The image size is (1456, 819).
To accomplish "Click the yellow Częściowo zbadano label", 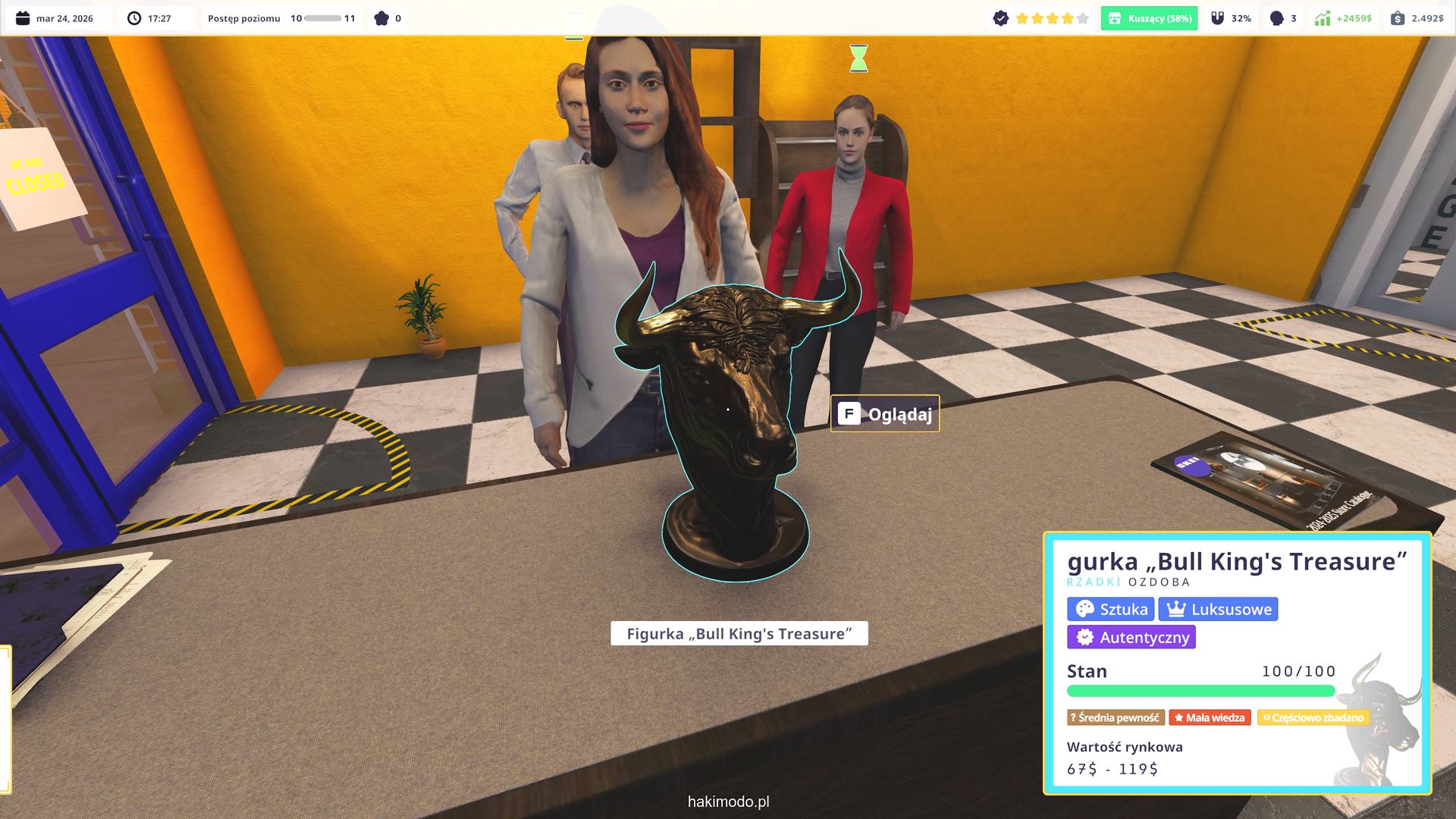I will point(1313,717).
